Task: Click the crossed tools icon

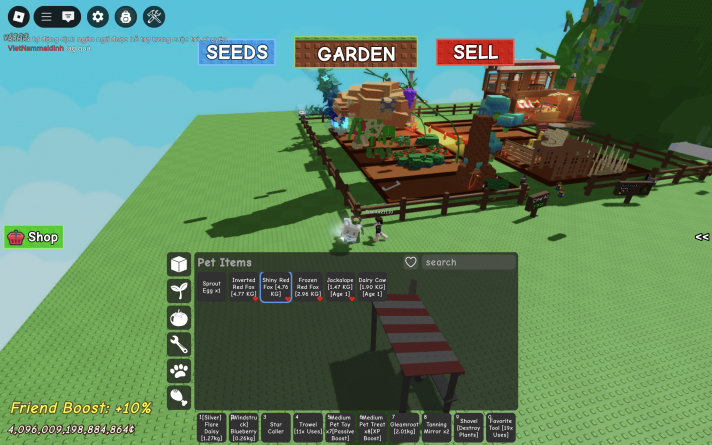Action: click(154, 17)
